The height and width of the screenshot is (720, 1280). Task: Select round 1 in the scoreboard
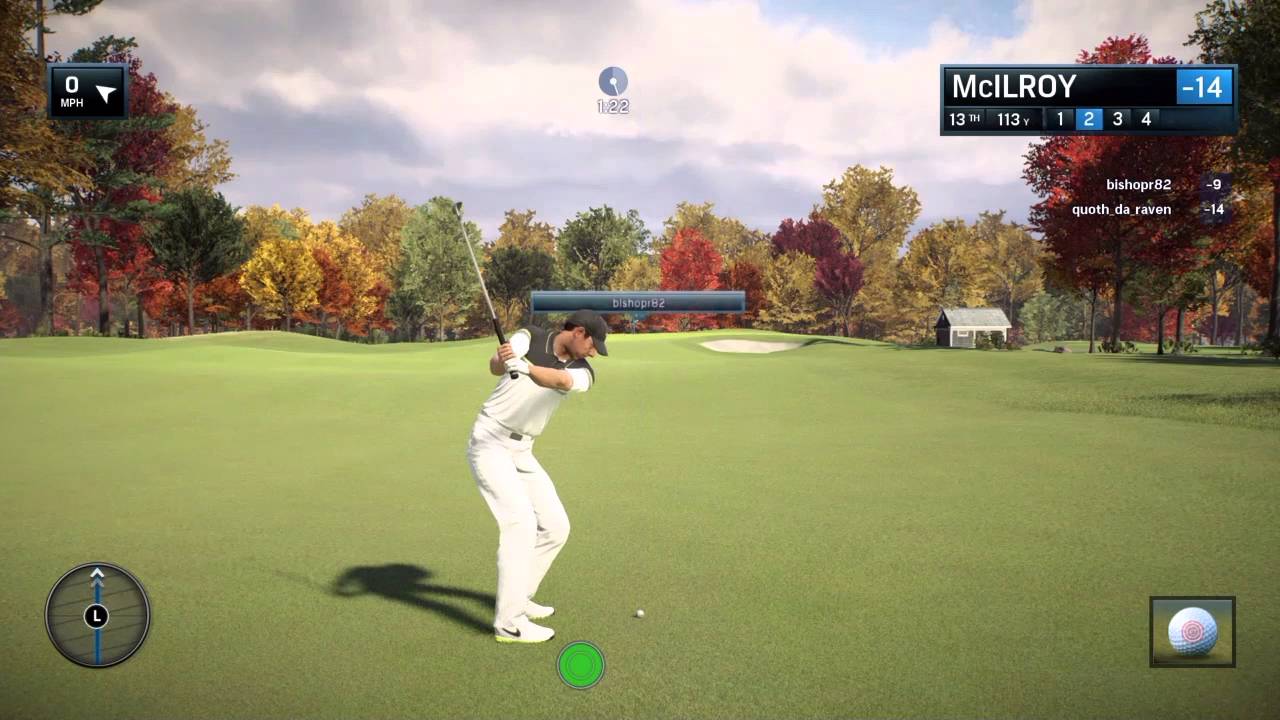click(1060, 120)
